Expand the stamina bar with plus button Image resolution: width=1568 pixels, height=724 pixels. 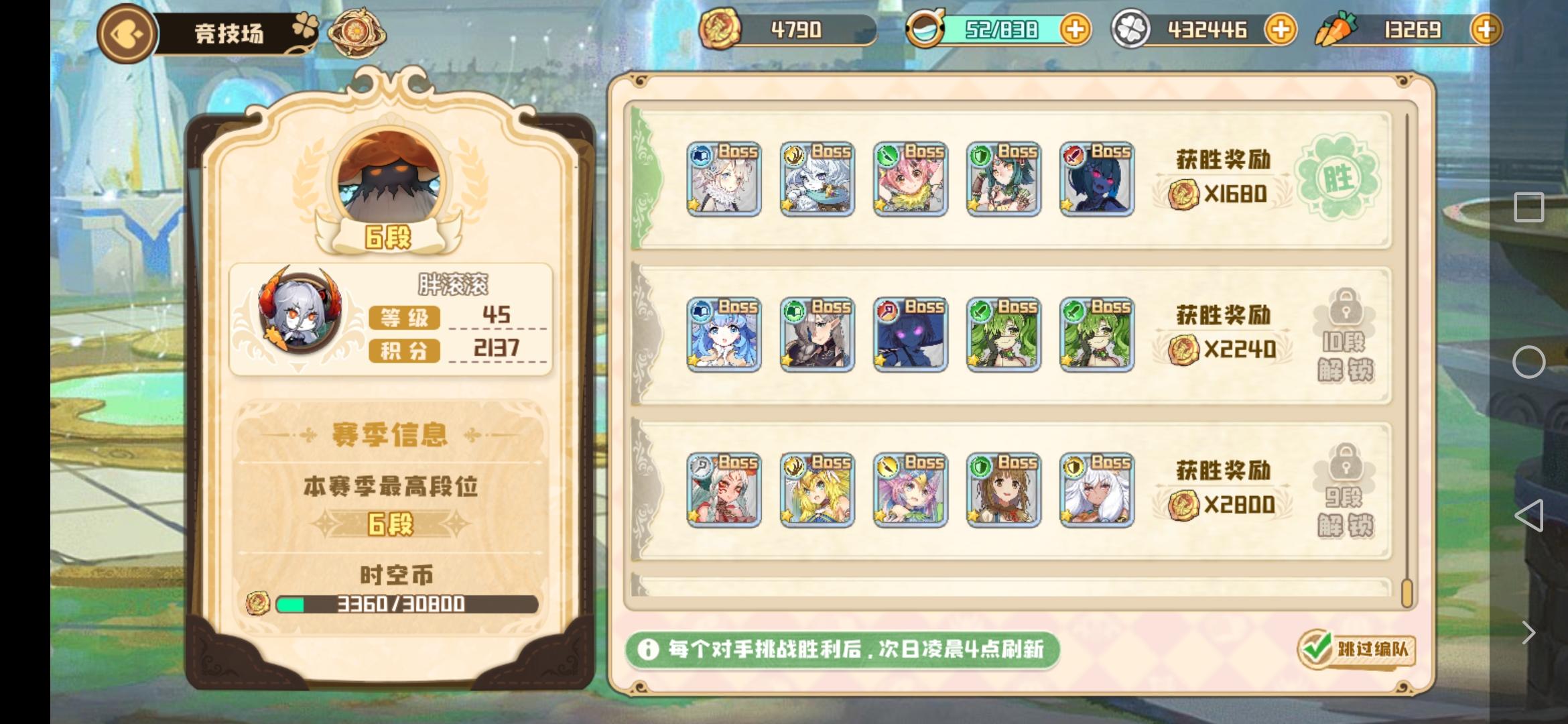1077,29
